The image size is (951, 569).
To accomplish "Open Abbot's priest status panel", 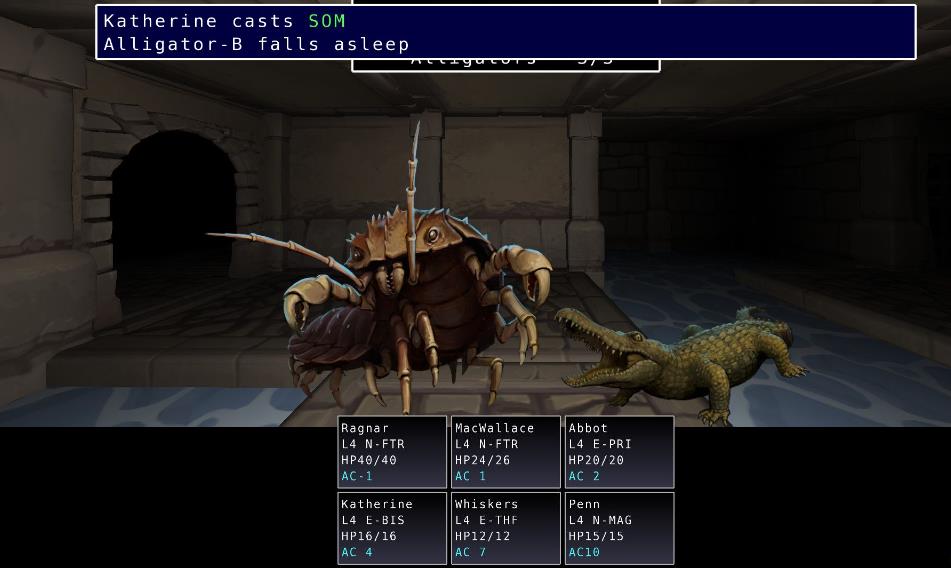I will [x=619, y=452].
